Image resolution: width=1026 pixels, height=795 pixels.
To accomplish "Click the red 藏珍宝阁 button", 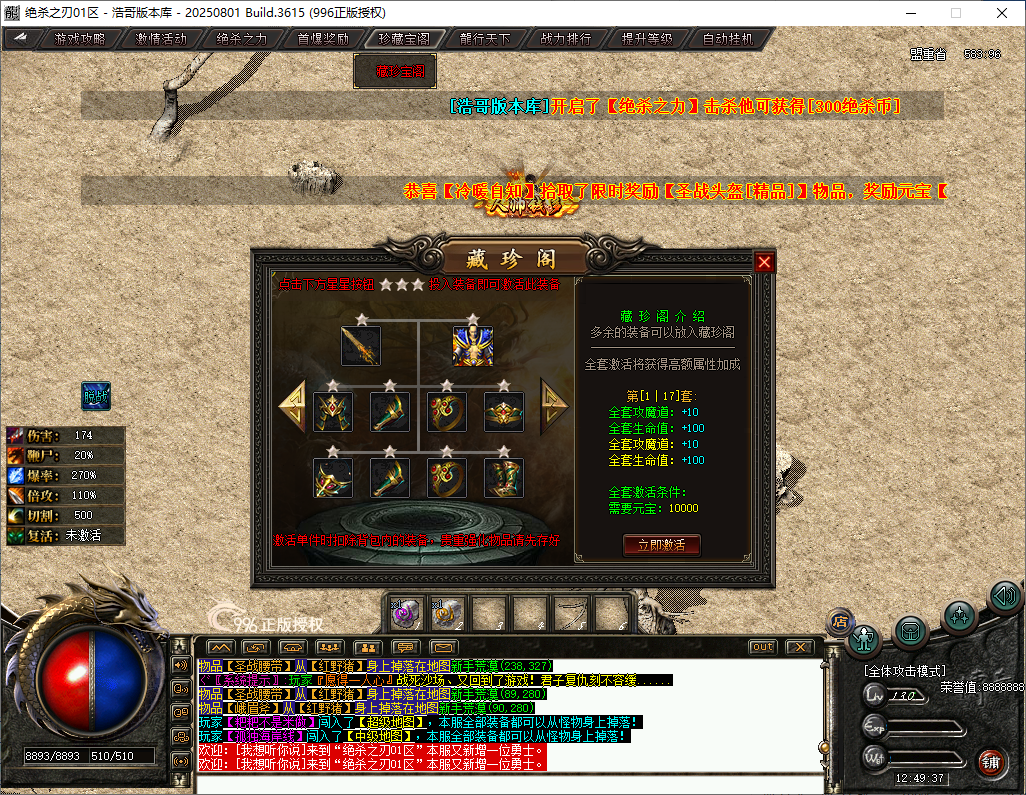I will [395, 71].
